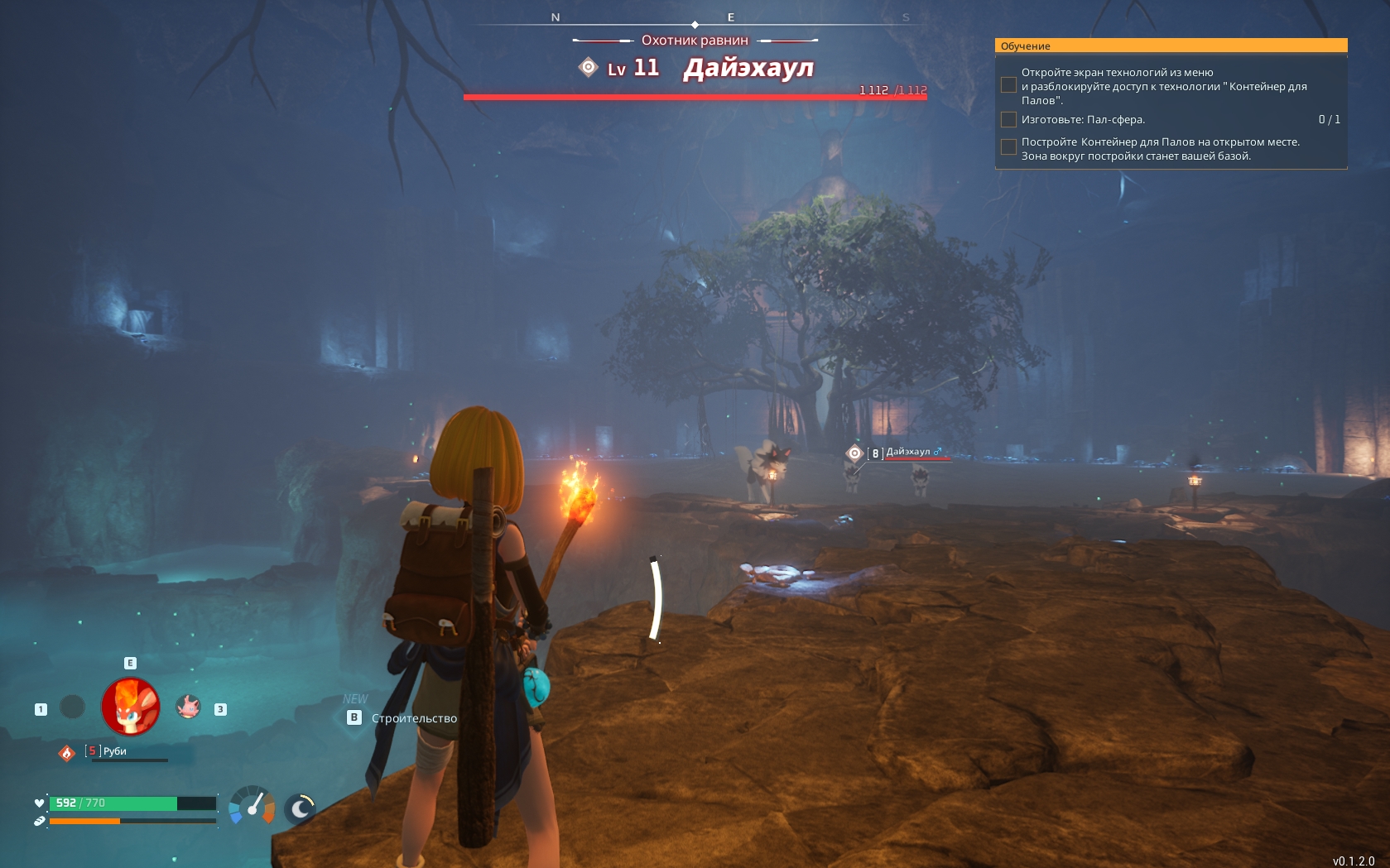
Task: Select the boss emblem next to Lv 11
Action: 588,67
